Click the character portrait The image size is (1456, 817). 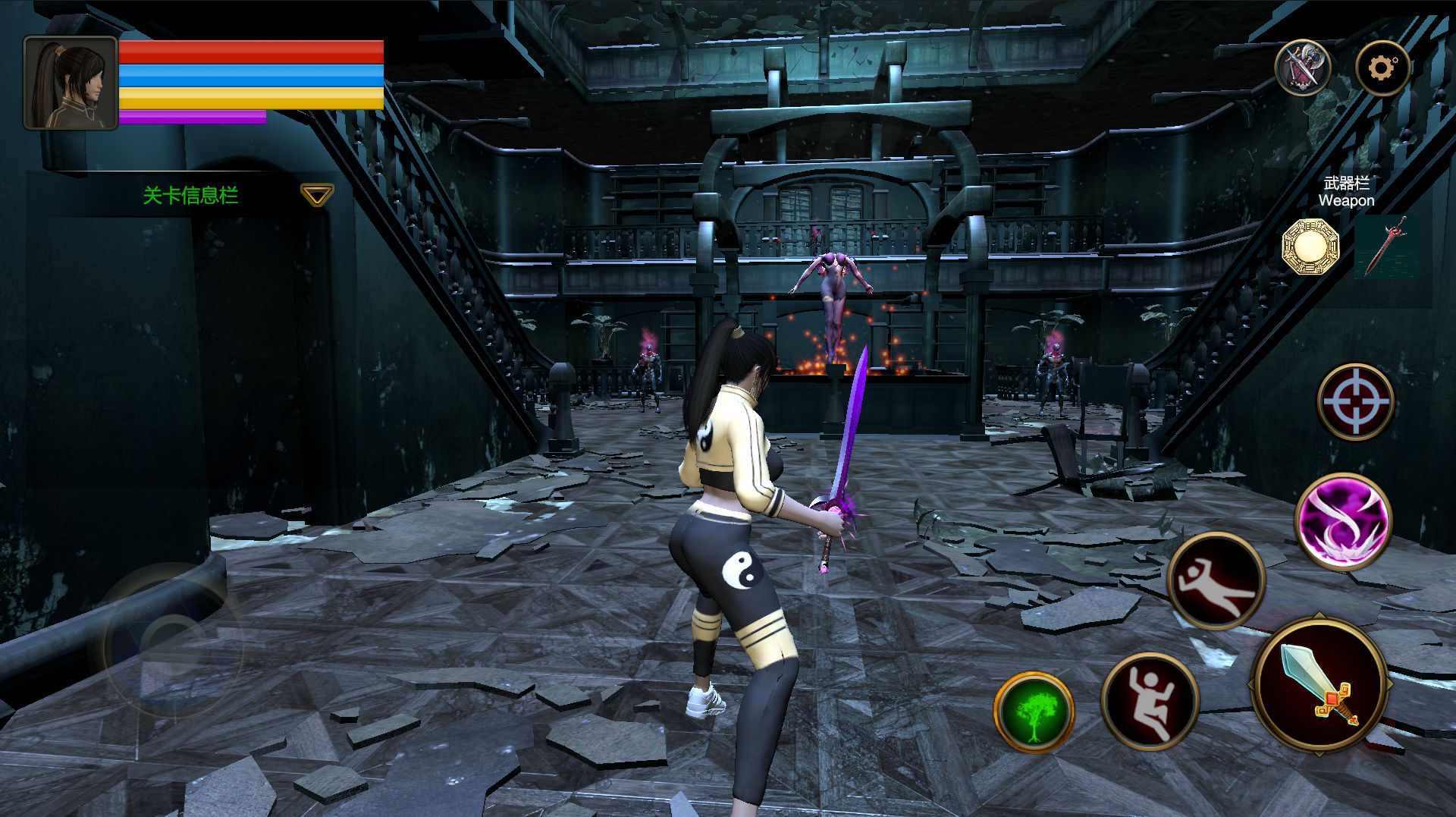coord(71,83)
